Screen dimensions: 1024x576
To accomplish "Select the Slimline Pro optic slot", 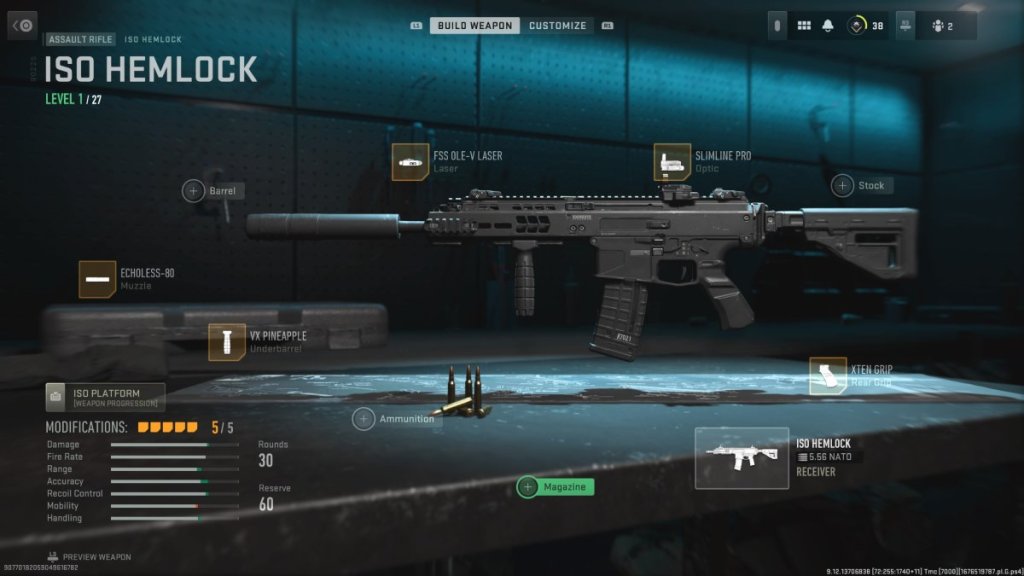I will (672, 162).
